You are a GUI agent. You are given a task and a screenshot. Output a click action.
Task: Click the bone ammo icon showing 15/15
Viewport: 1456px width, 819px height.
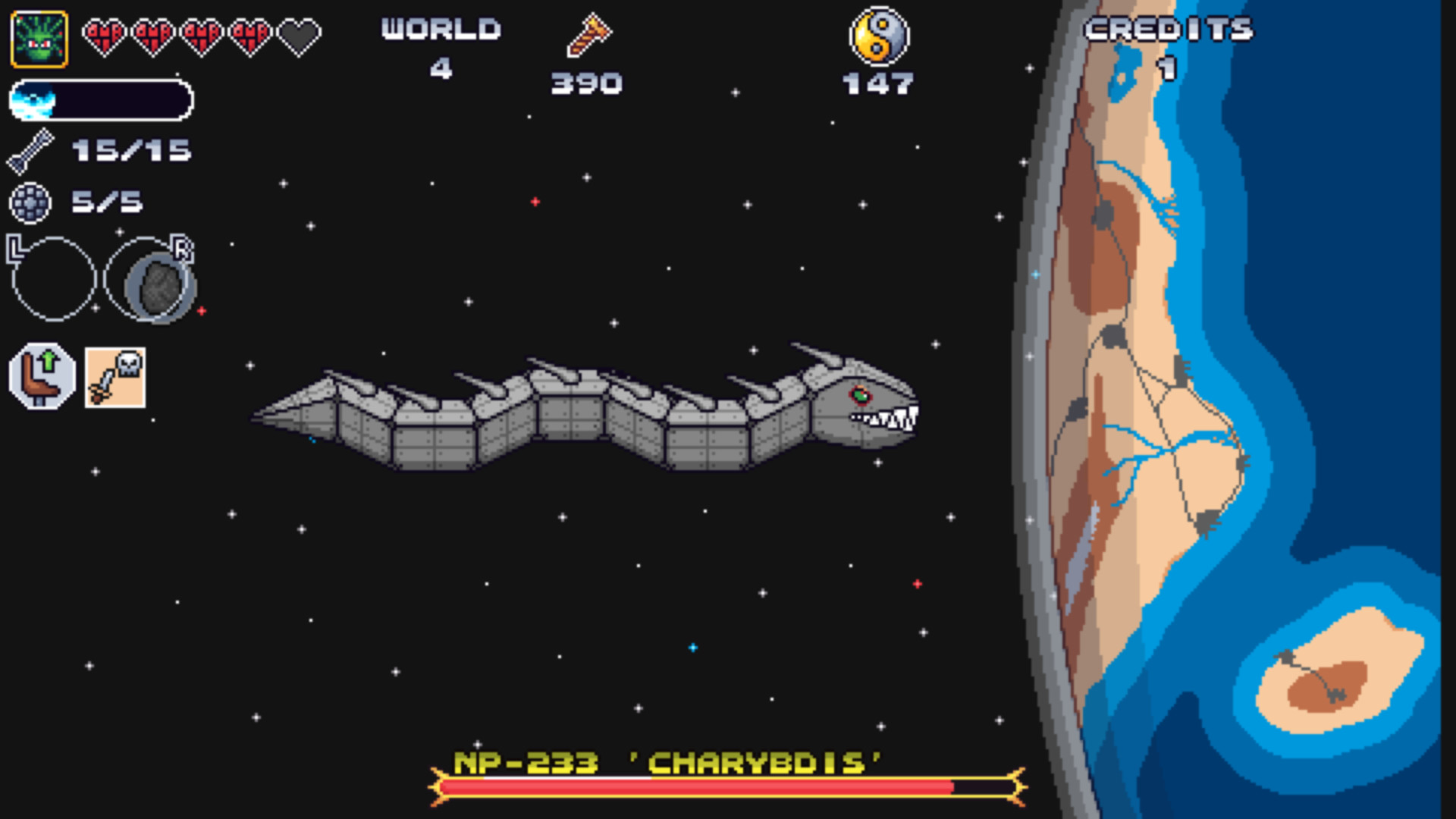click(30, 149)
